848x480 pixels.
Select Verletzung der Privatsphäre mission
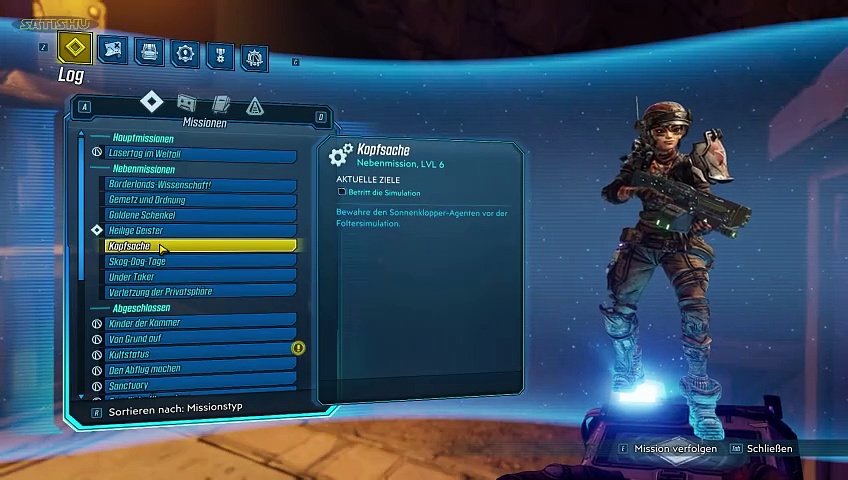click(x=200, y=292)
